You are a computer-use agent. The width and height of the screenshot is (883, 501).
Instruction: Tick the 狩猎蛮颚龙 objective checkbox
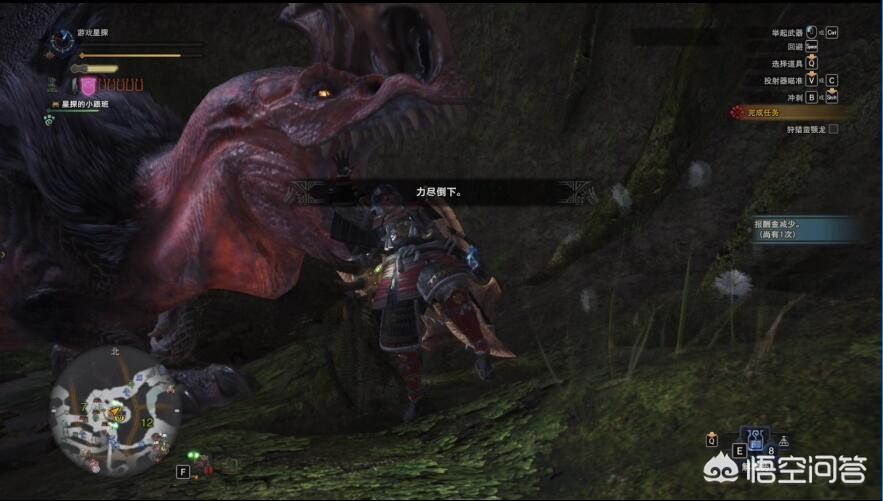tap(833, 129)
